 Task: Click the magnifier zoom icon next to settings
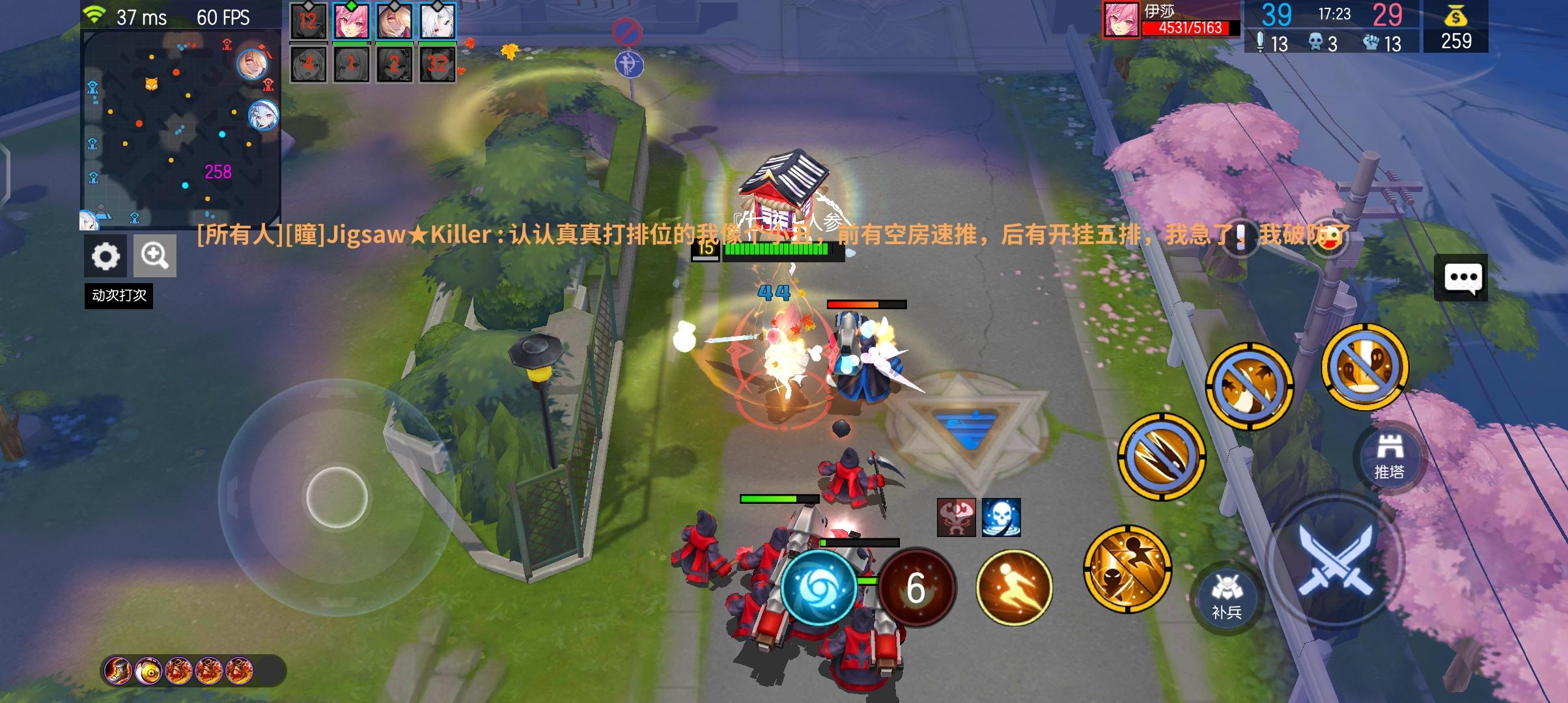(x=154, y=255)
